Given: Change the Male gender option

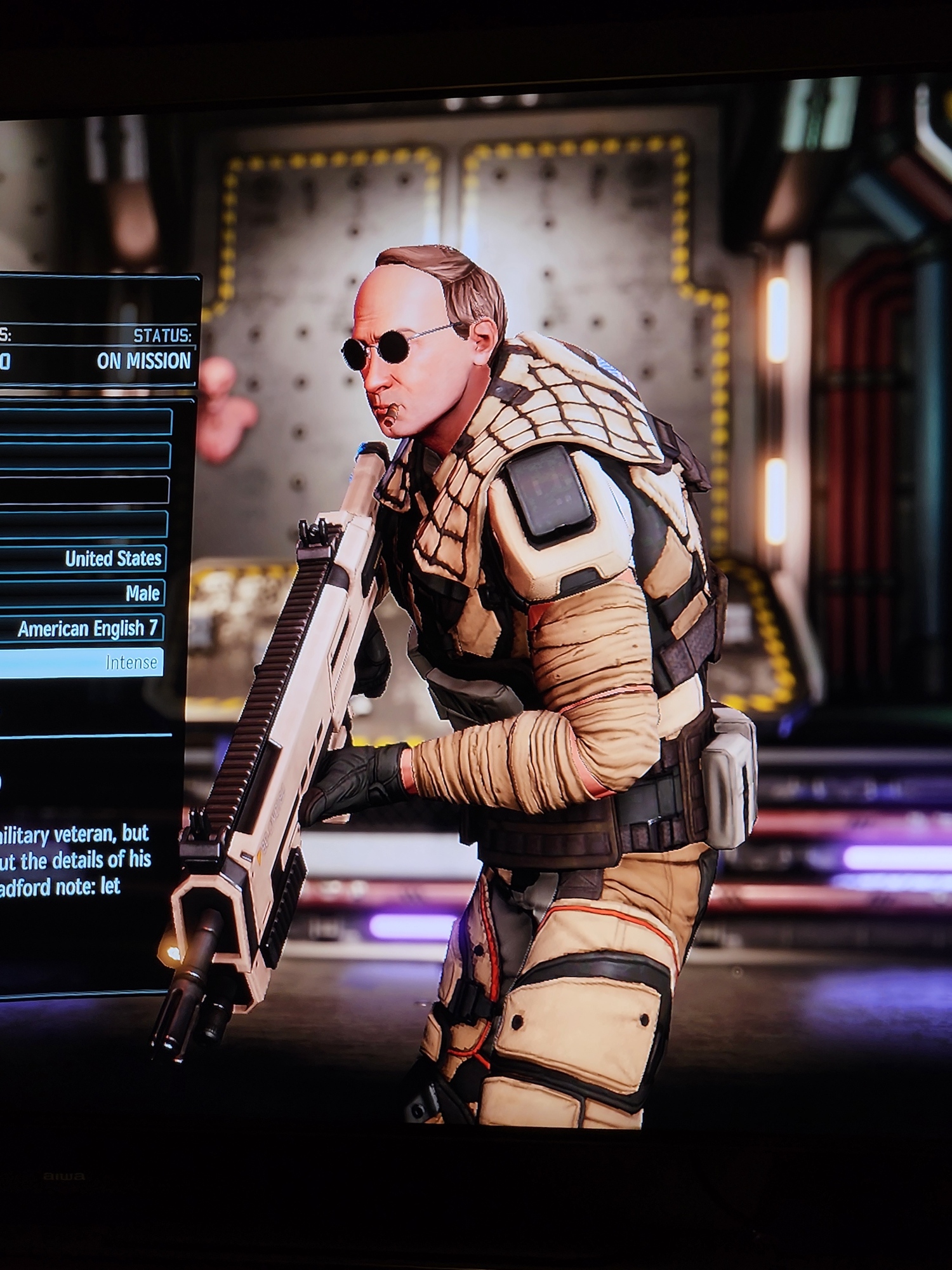Looking at the screenshot, I should tap(86, 593).
